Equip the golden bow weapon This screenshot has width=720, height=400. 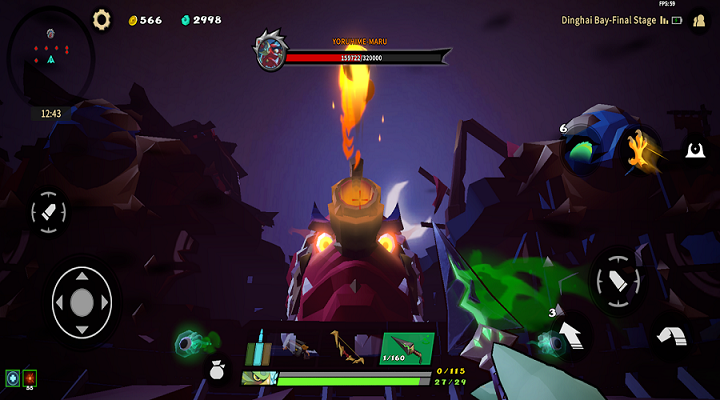346,347
